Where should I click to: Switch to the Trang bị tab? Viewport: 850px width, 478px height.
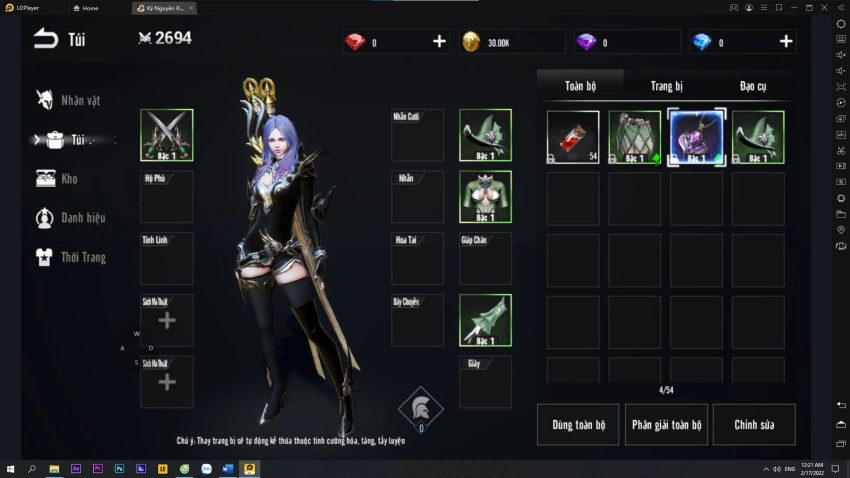tap(666, 86)
